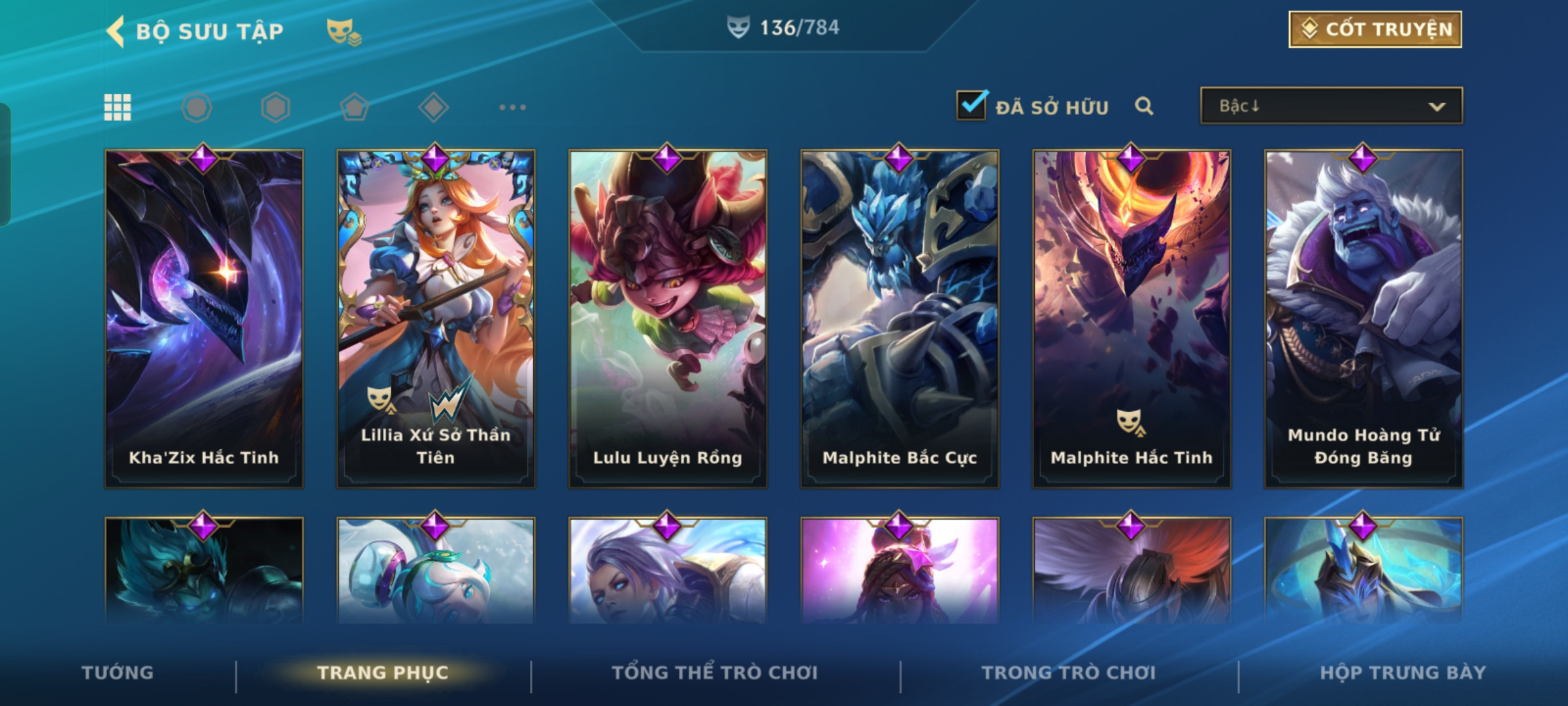
Task: Switch to Trong Trò Chơi tab
Action: [1069, 673]
